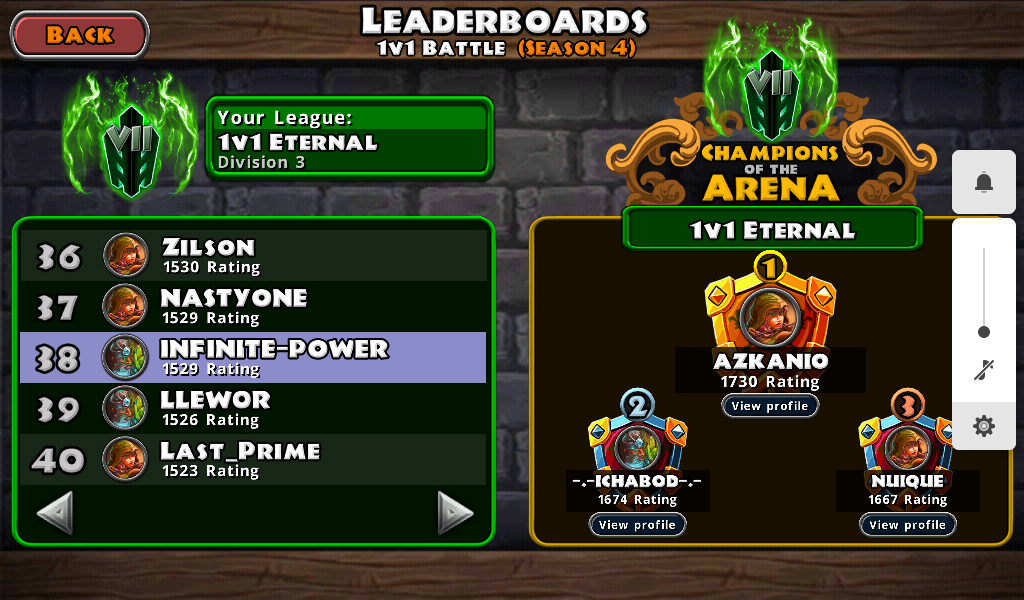Select Llewor's leaderboard row

253,408
